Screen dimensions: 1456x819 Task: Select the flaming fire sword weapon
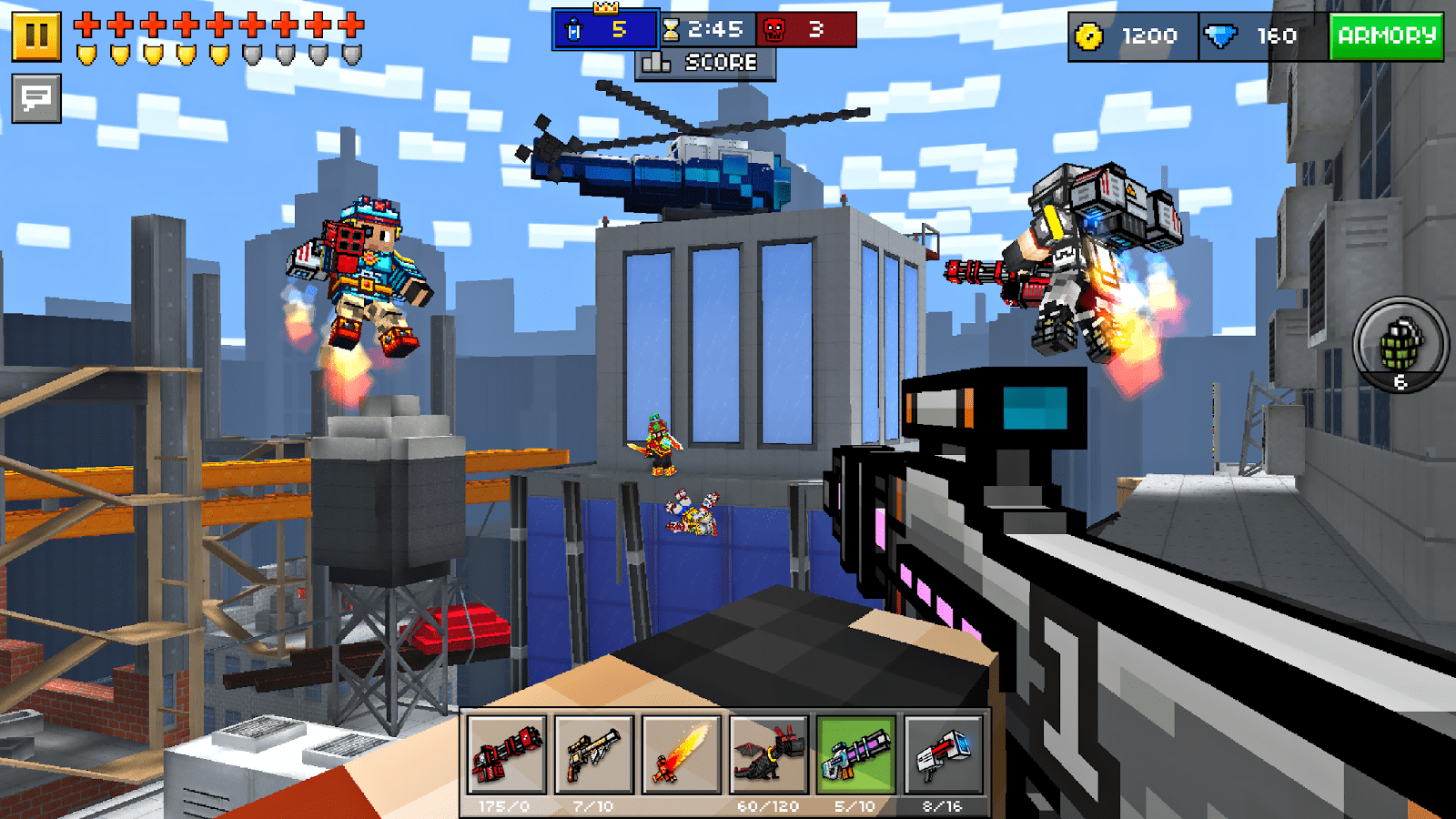coord(681,757)
